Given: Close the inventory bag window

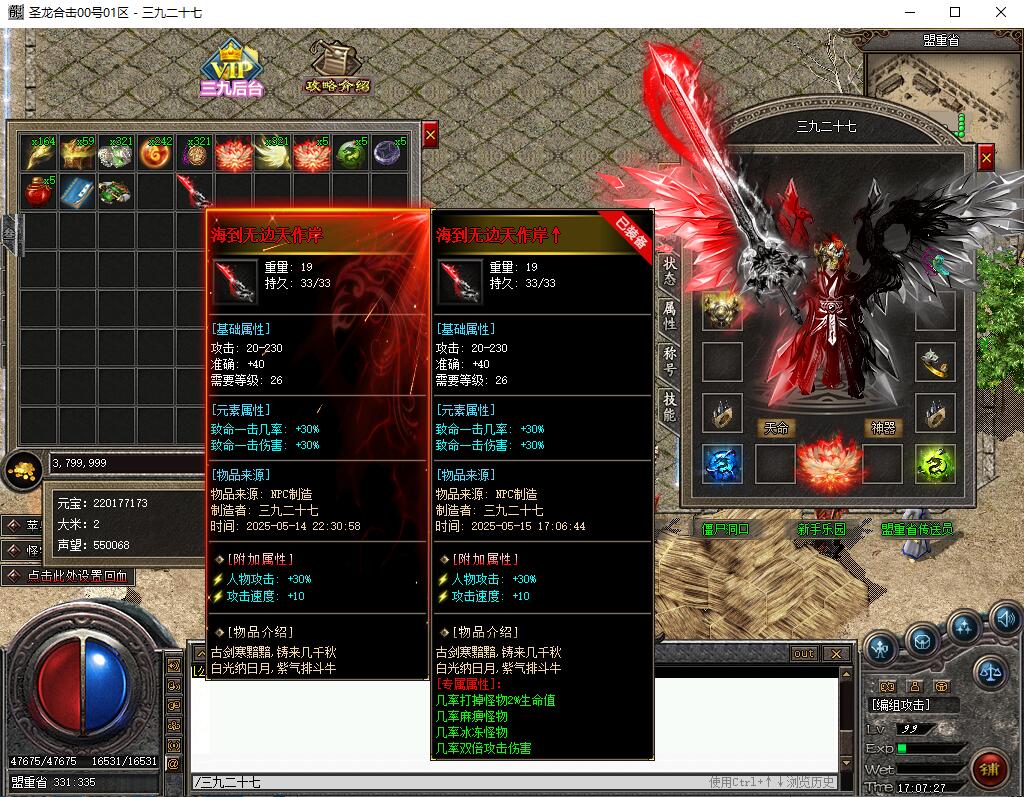Looking at the screenshot, I should click(x=430, y=134).
